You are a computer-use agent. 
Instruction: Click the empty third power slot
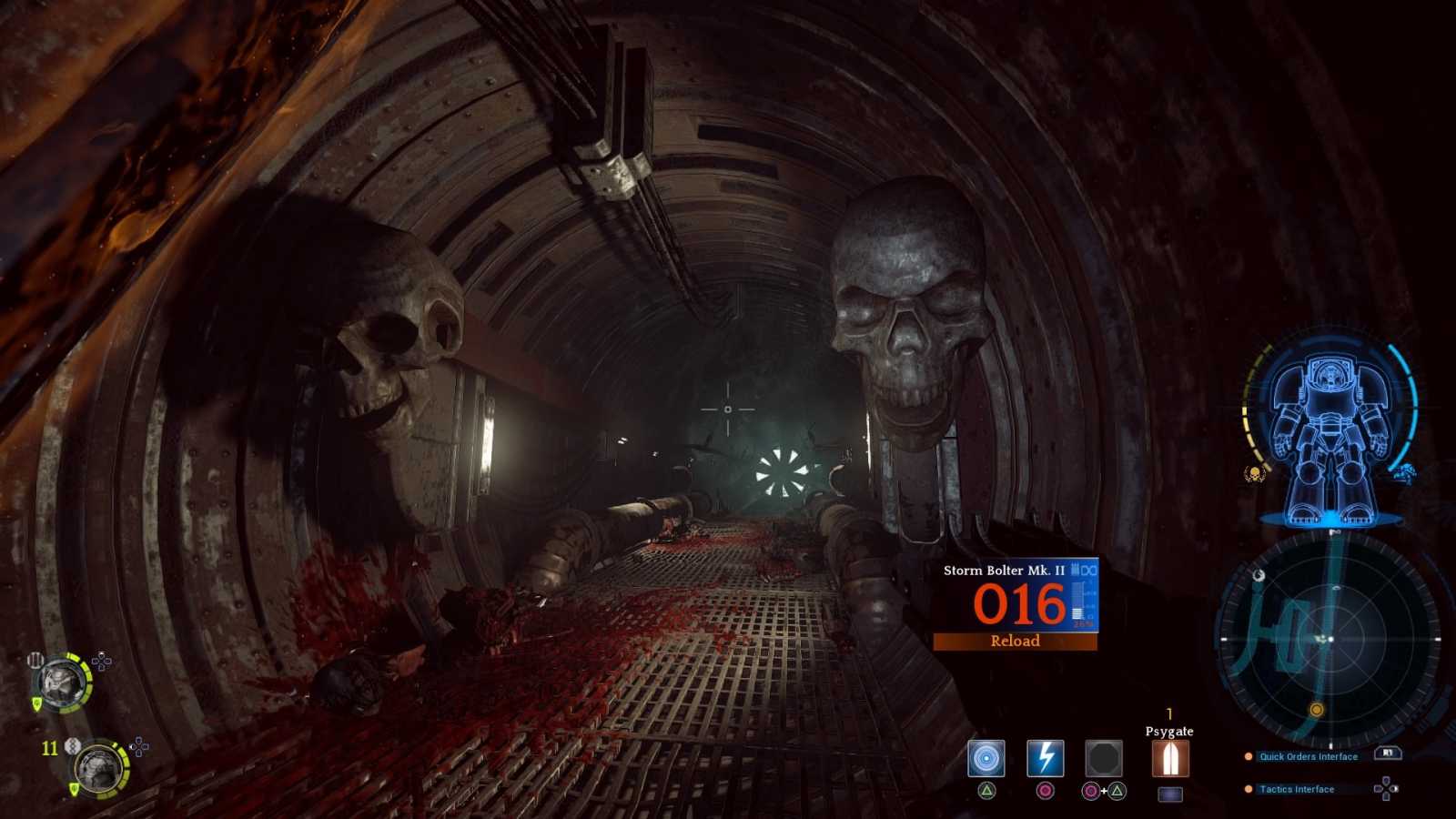1105,758
